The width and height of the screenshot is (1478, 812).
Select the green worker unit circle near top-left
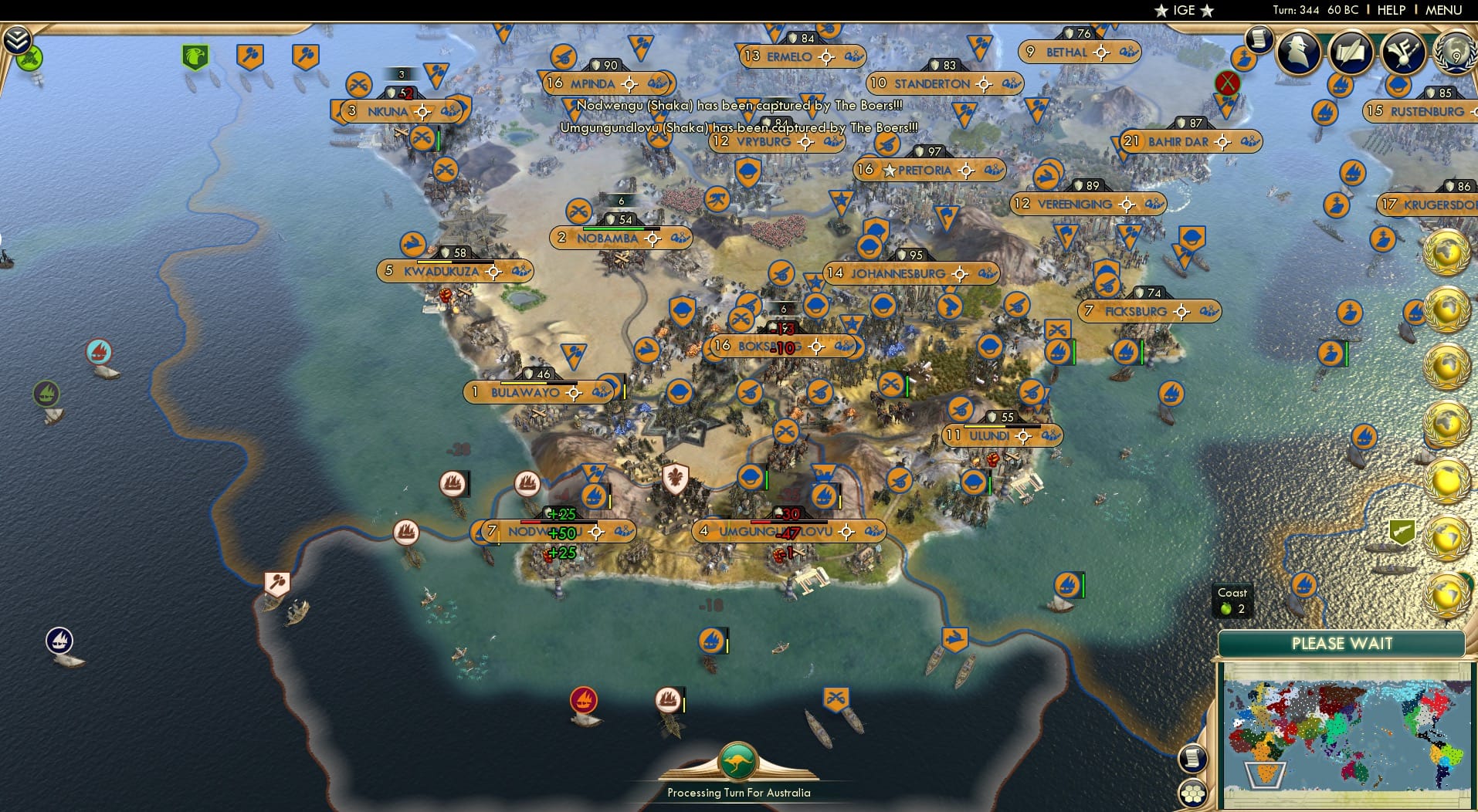[28, 56]
